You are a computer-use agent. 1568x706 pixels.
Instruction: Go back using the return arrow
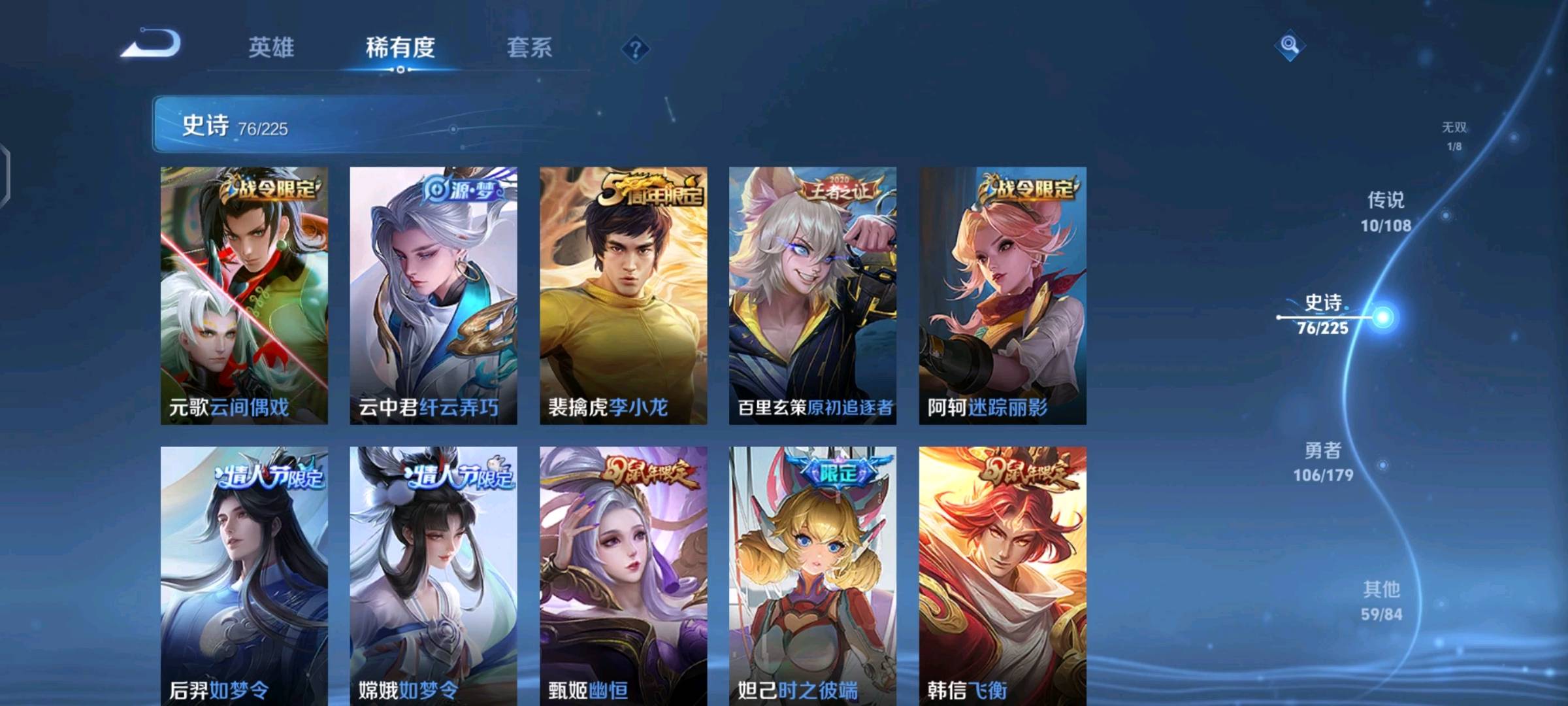[151, 44]
